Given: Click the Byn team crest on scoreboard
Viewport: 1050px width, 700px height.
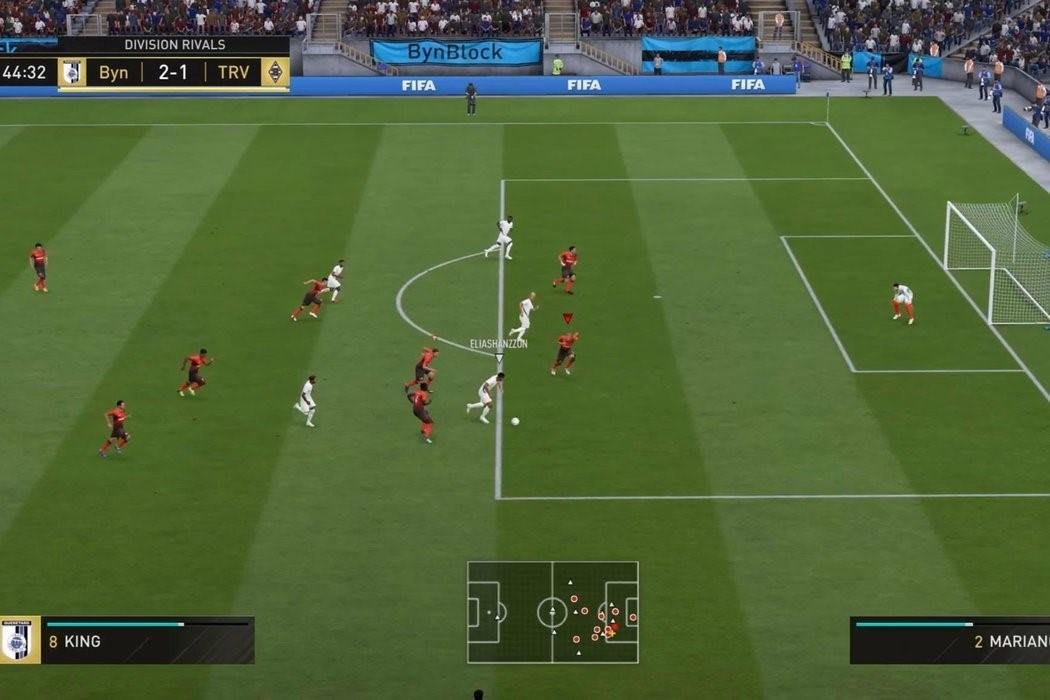Looking at the screenshot, I should [x=72, y=73].
